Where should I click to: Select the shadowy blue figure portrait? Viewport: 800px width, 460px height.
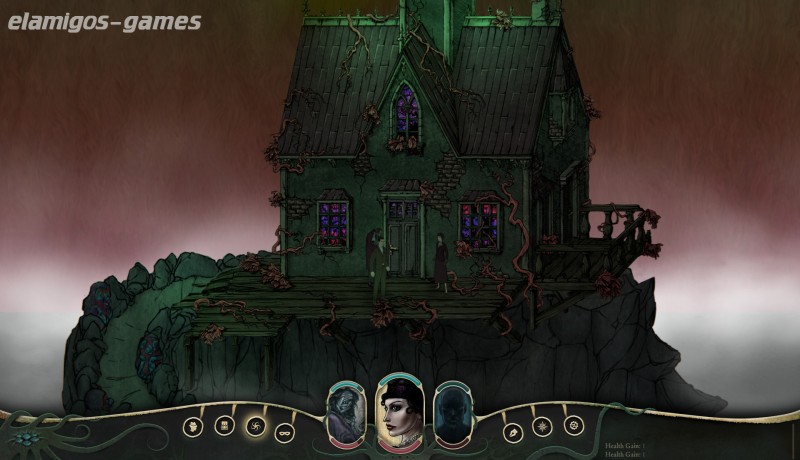[451, 412]
